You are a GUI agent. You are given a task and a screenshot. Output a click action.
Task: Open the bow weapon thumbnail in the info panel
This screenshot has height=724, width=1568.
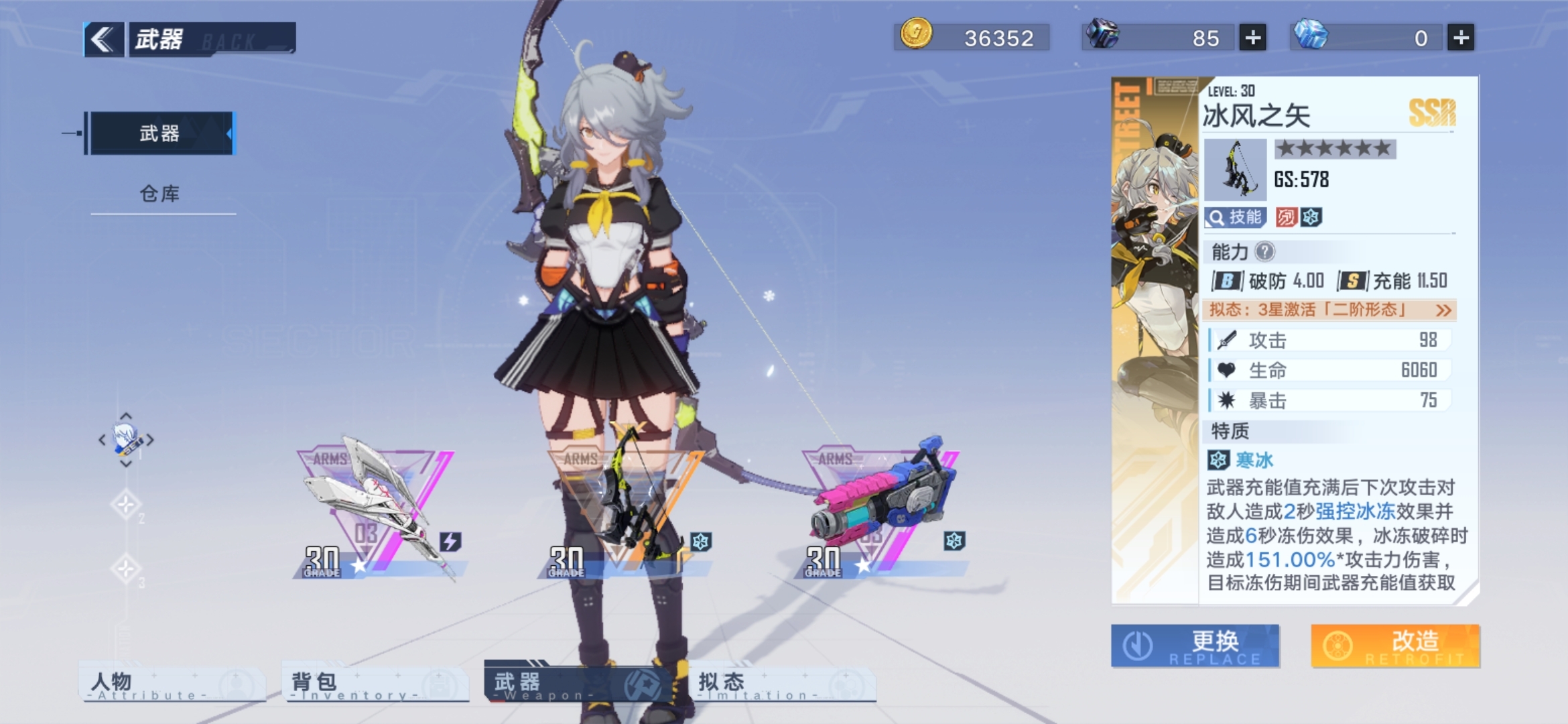[x=1235, y=170]
